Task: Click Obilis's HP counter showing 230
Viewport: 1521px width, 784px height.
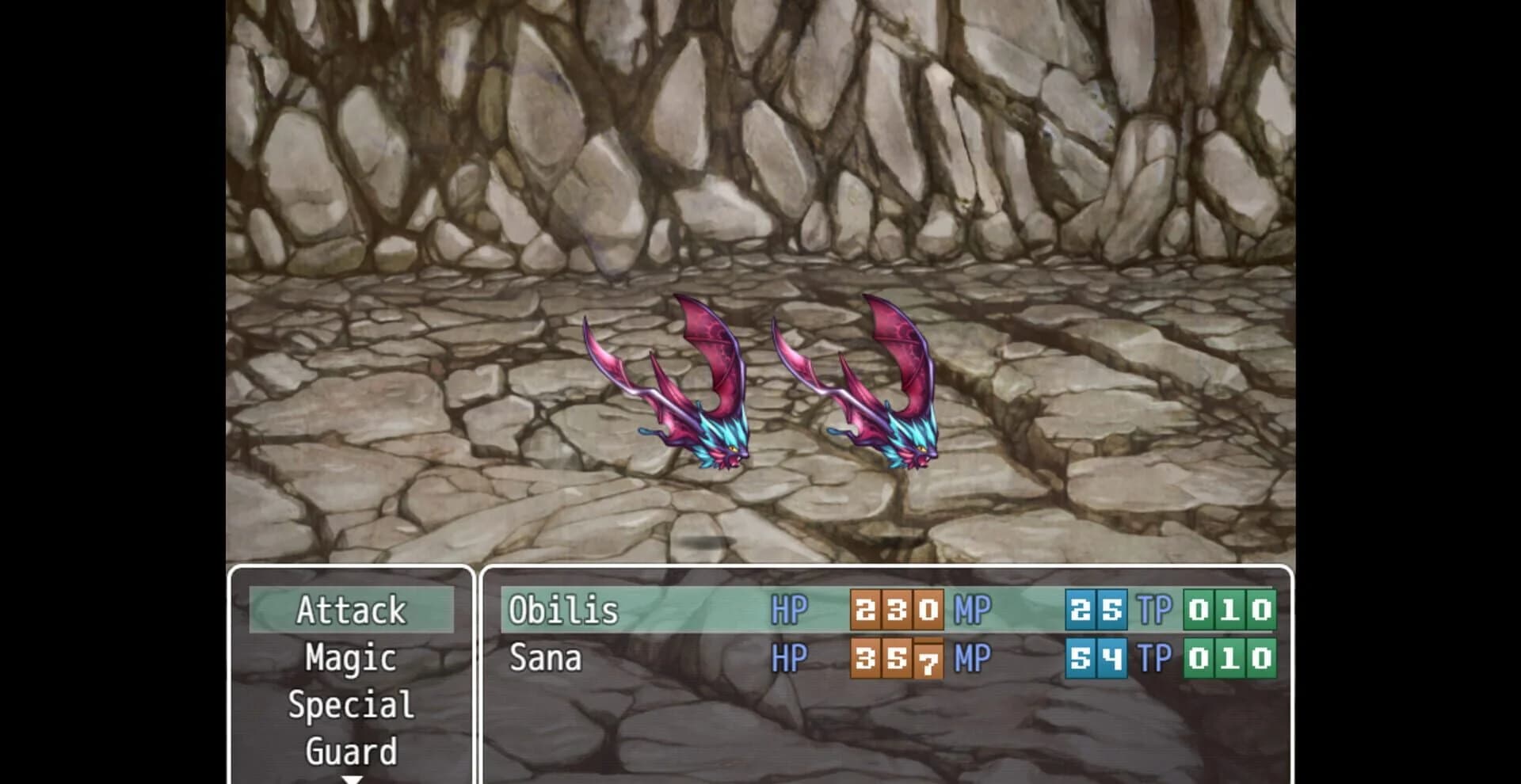Action: 896,611
